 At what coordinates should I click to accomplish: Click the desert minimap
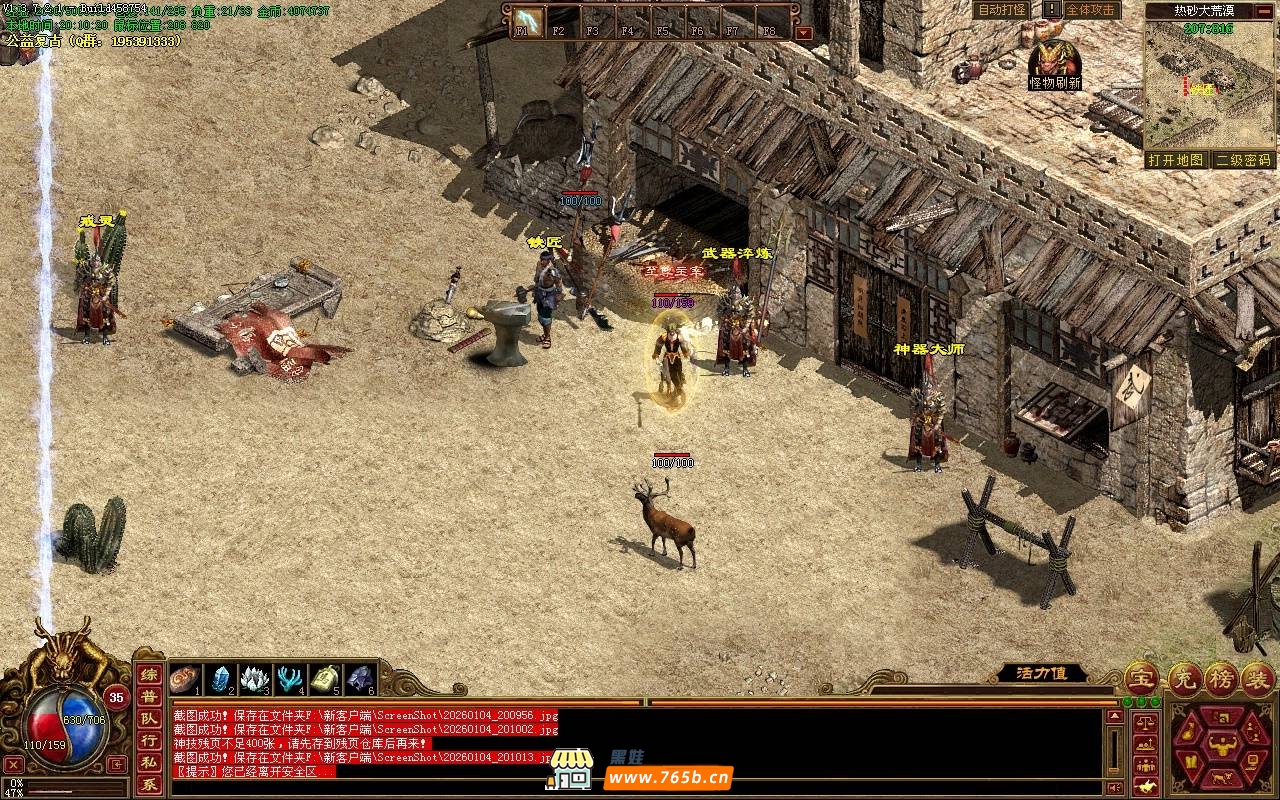click(1209, 85)
